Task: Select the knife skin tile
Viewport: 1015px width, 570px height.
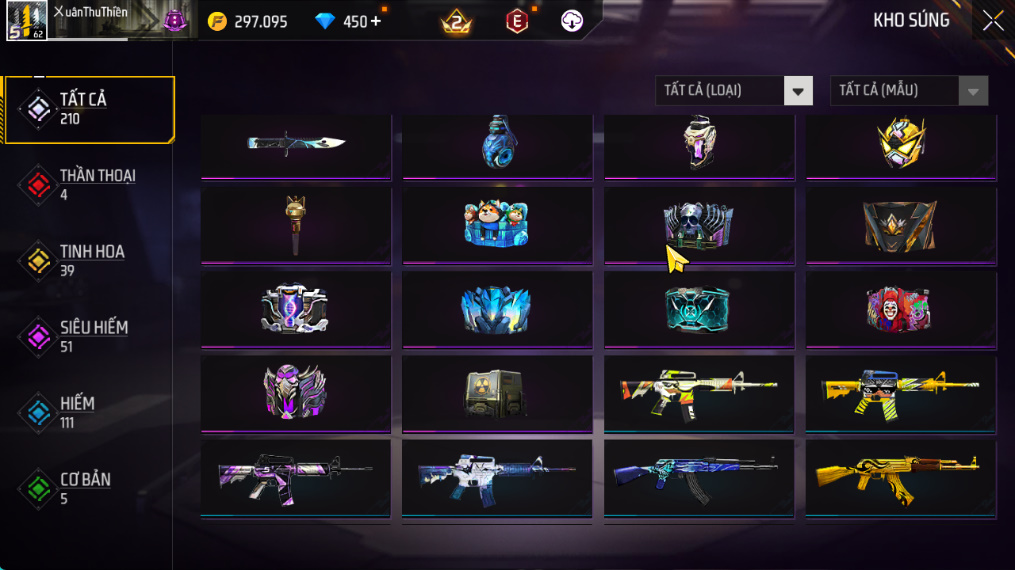Action: click(296, 143)
